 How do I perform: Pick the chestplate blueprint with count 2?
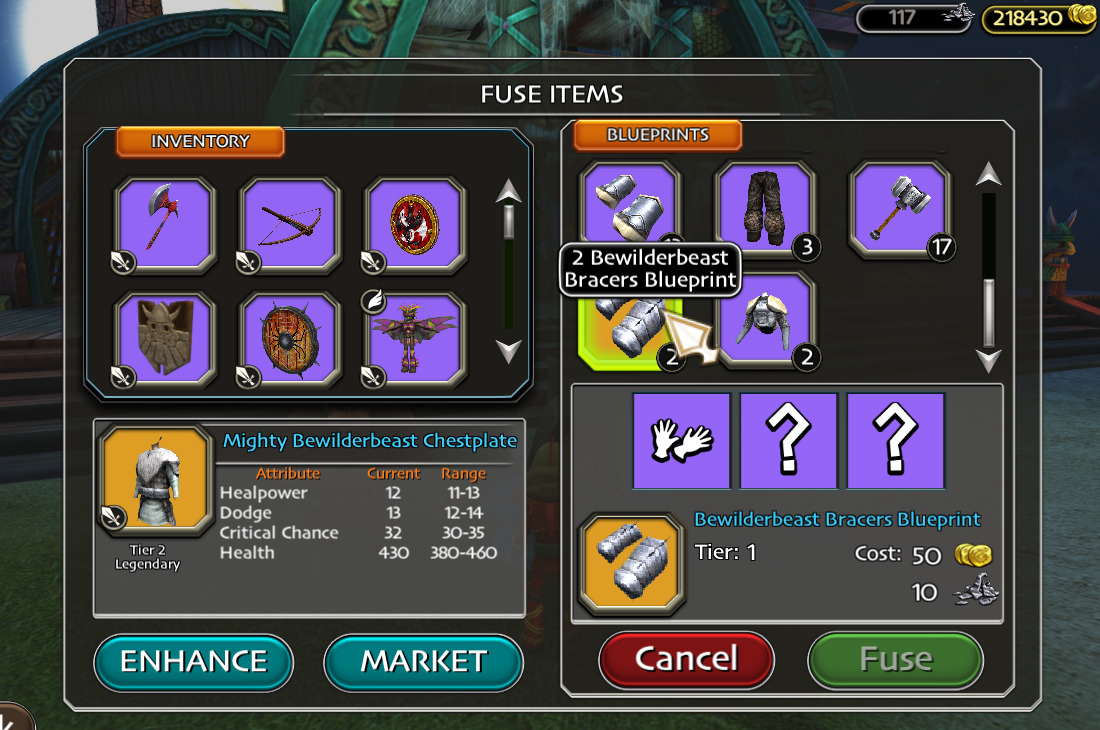coord(765,322)
